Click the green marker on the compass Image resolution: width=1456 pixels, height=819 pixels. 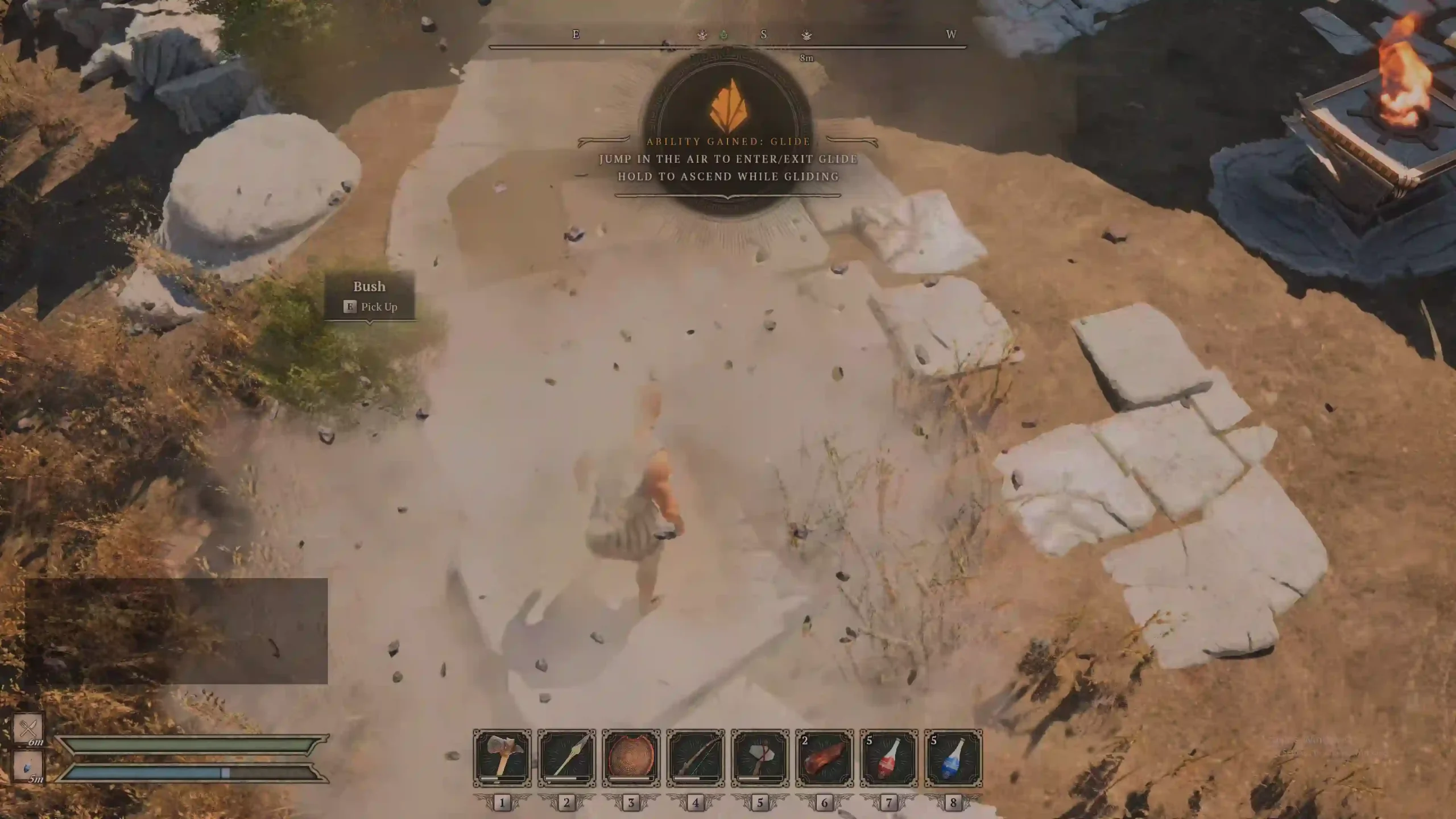tap(723, 35)
